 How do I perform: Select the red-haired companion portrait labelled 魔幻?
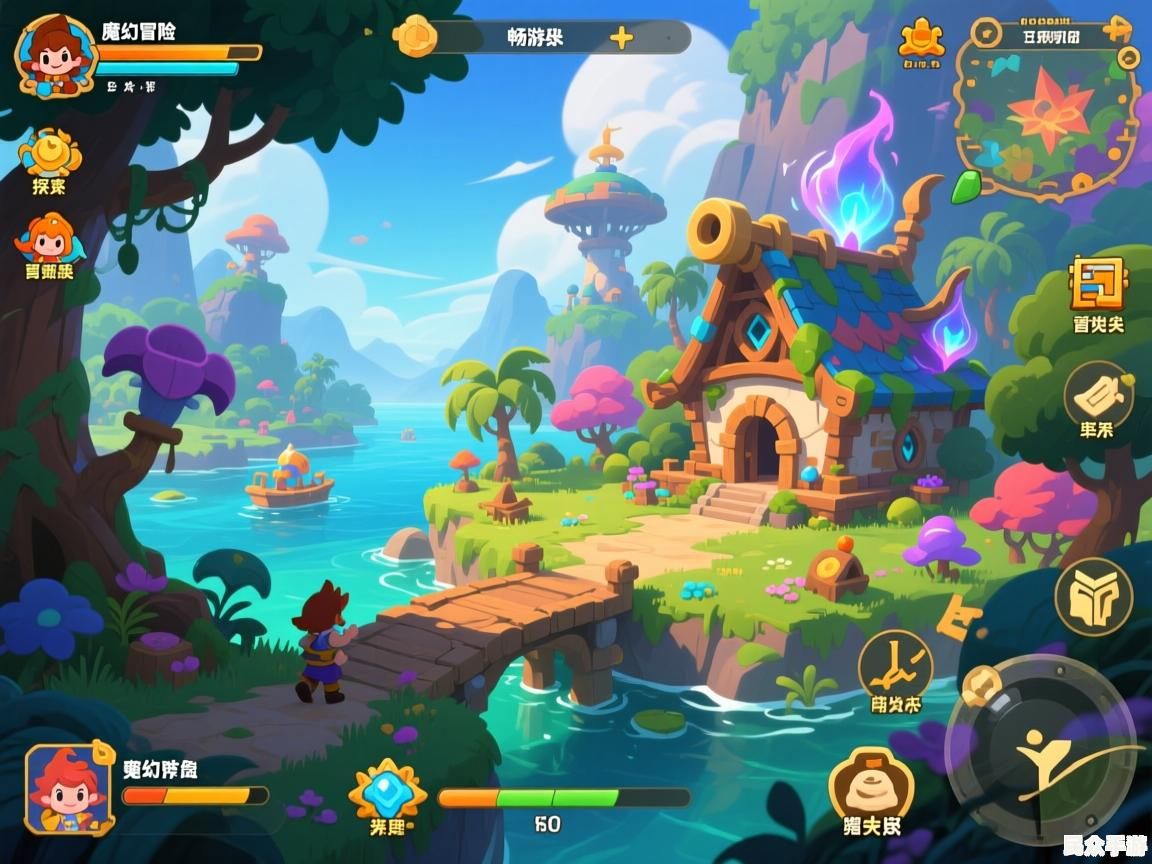pos(65,788)
